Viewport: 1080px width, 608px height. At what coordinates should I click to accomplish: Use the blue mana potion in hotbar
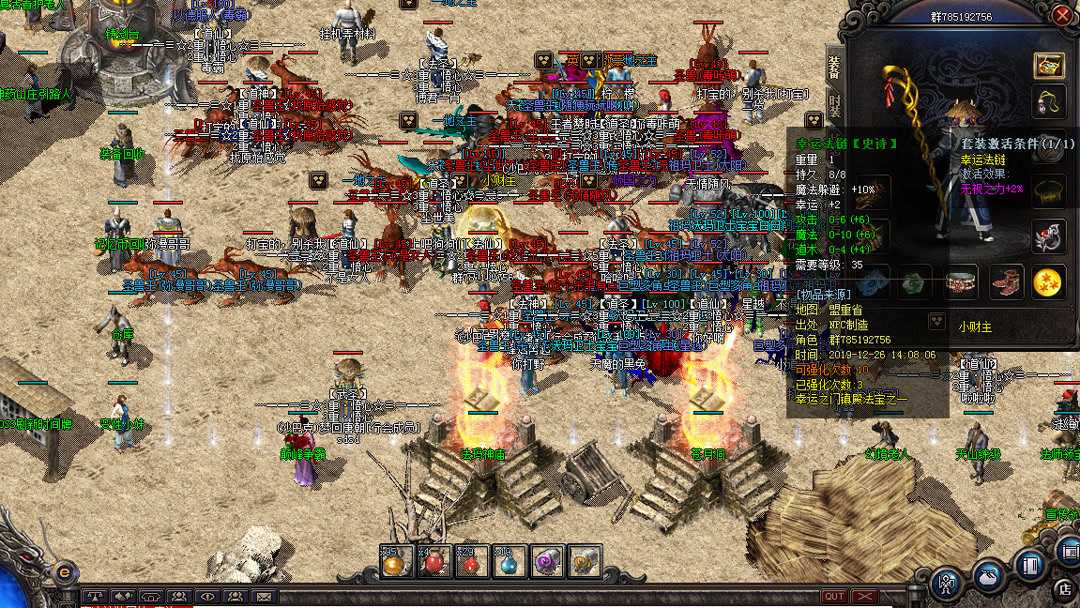(x=508, y=562)
